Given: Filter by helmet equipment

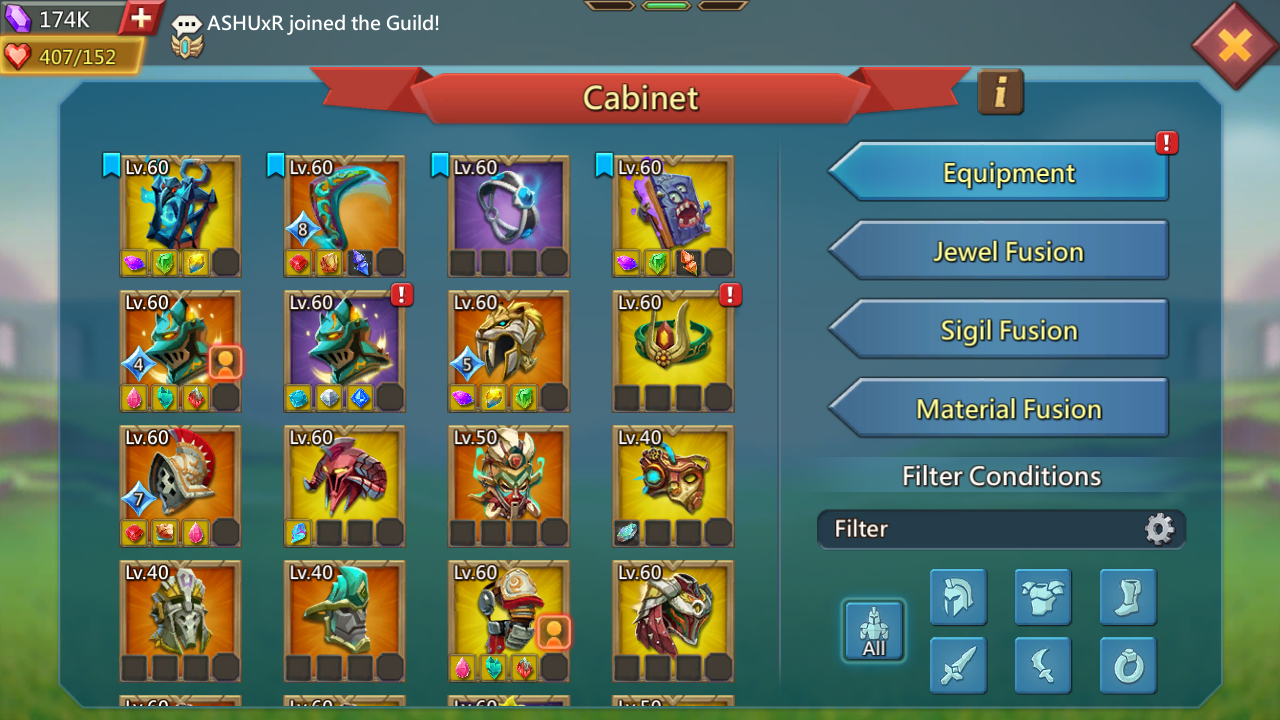Looking at the screenshot, I should coord(958,597).
